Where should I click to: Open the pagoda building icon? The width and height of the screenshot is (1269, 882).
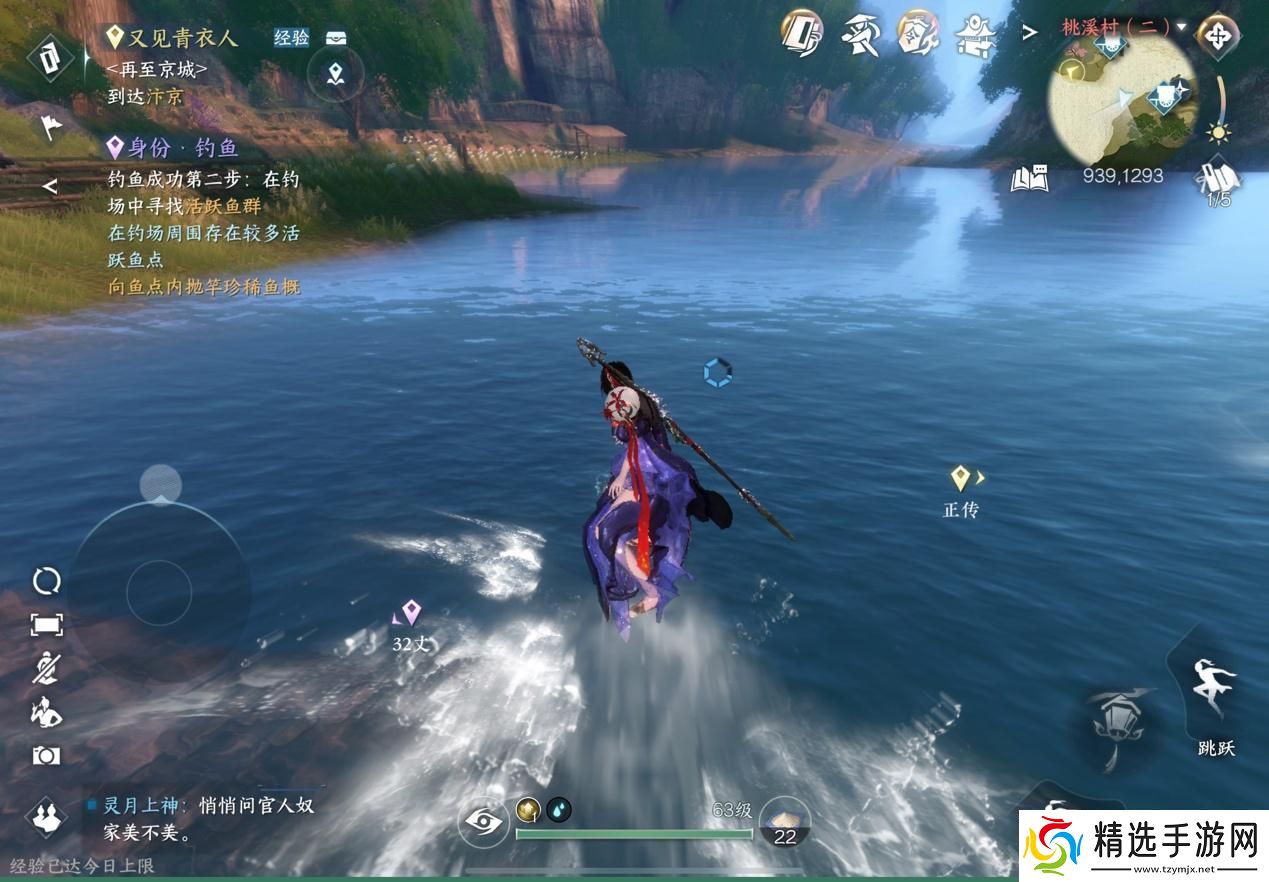(x=973, y=35)
